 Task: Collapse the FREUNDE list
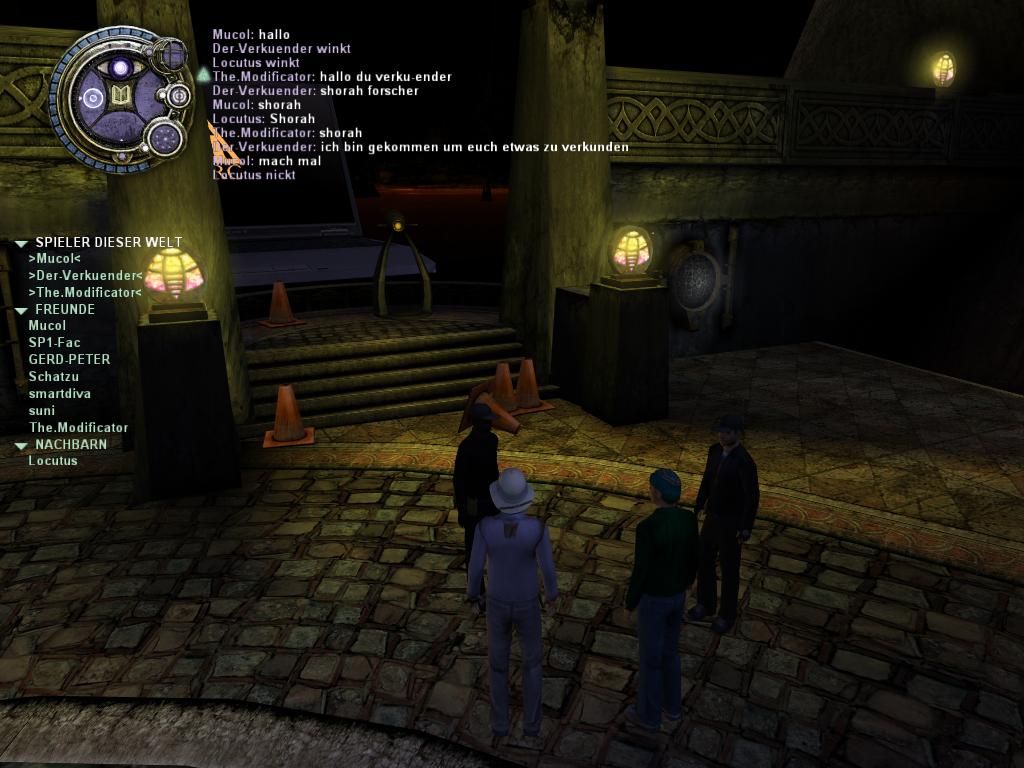pyautogui.click(x=21, y=310)
